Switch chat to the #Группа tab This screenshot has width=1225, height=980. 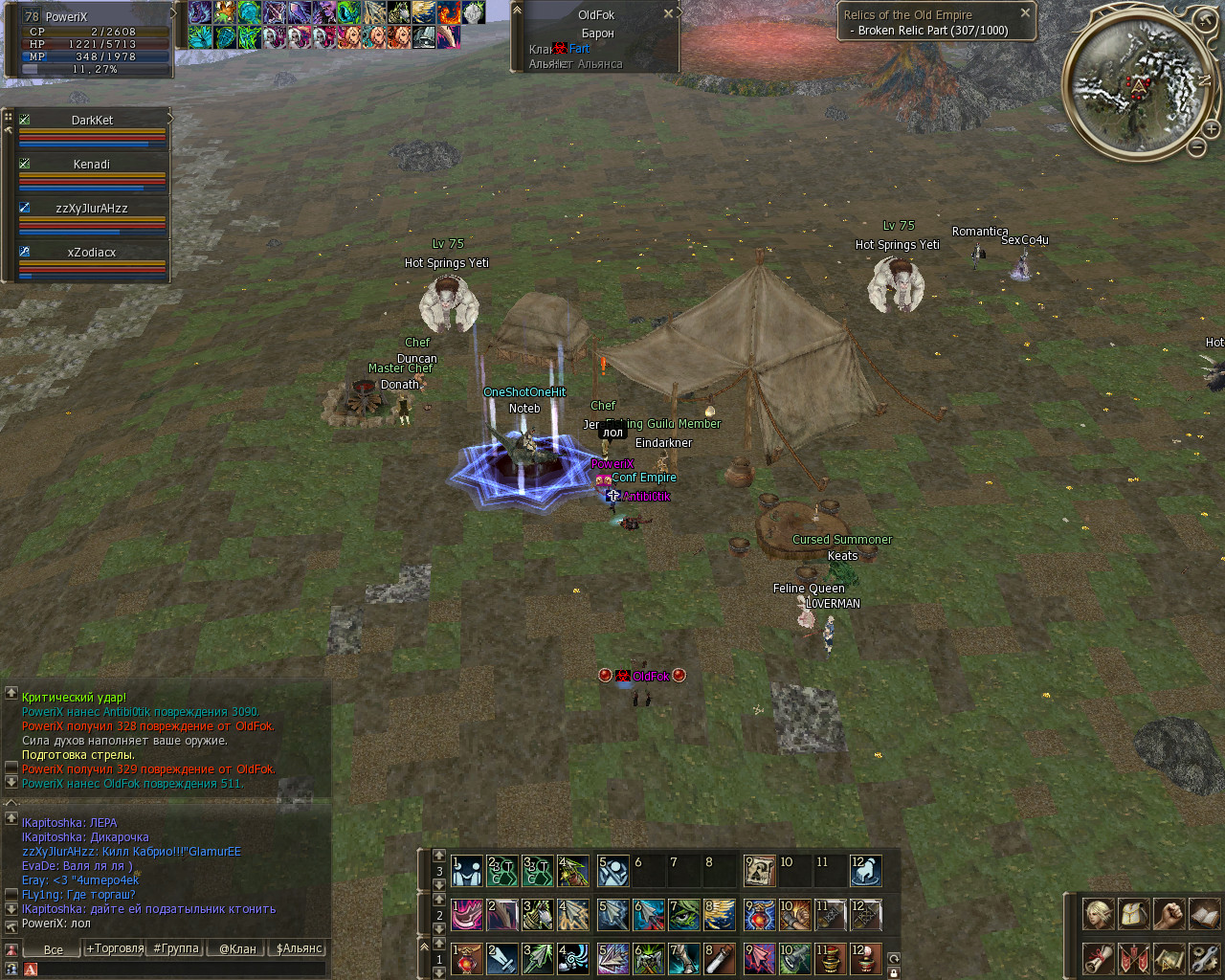tap(176, 949)
